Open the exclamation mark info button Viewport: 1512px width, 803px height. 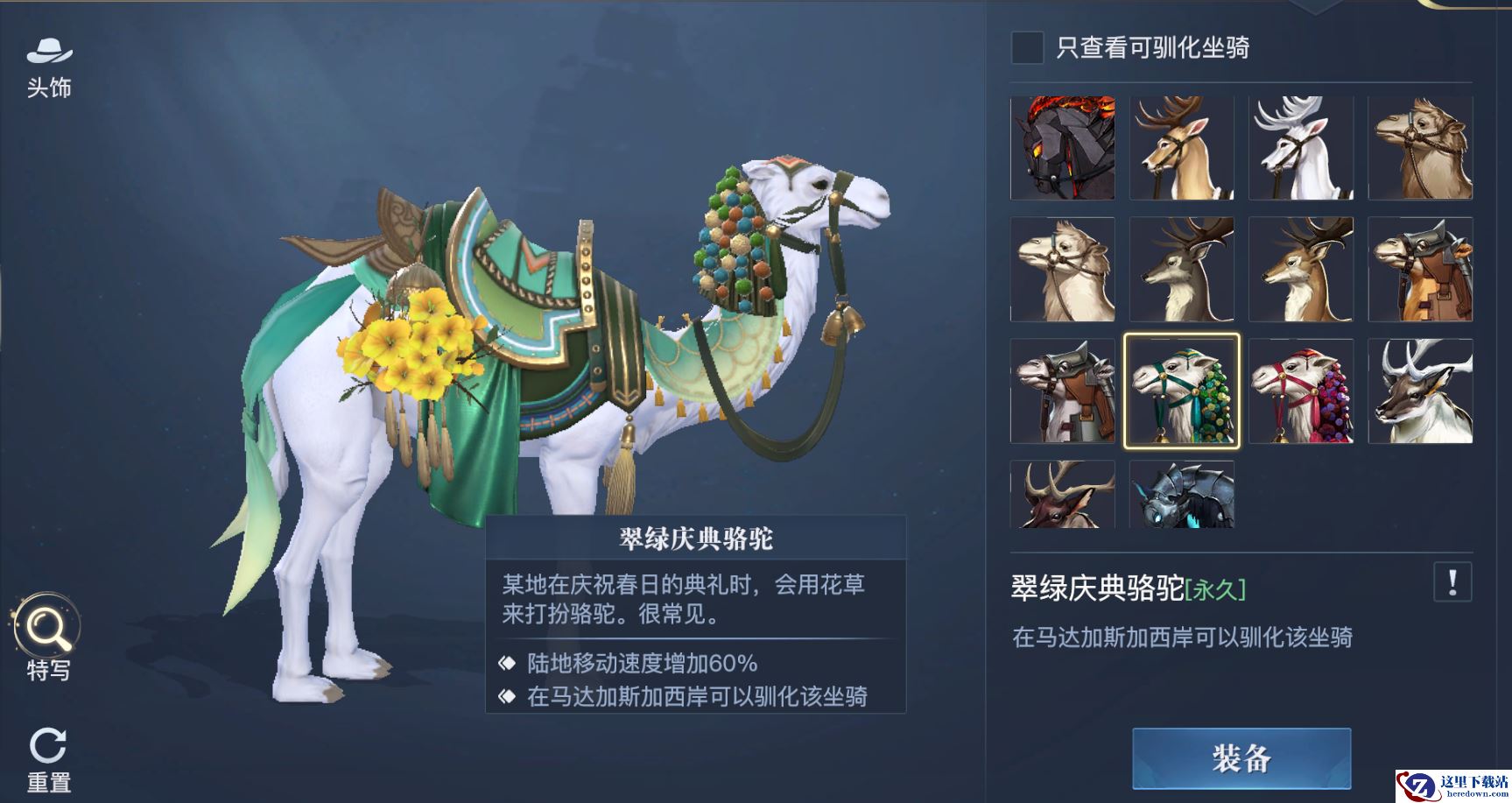[1452, 582]
